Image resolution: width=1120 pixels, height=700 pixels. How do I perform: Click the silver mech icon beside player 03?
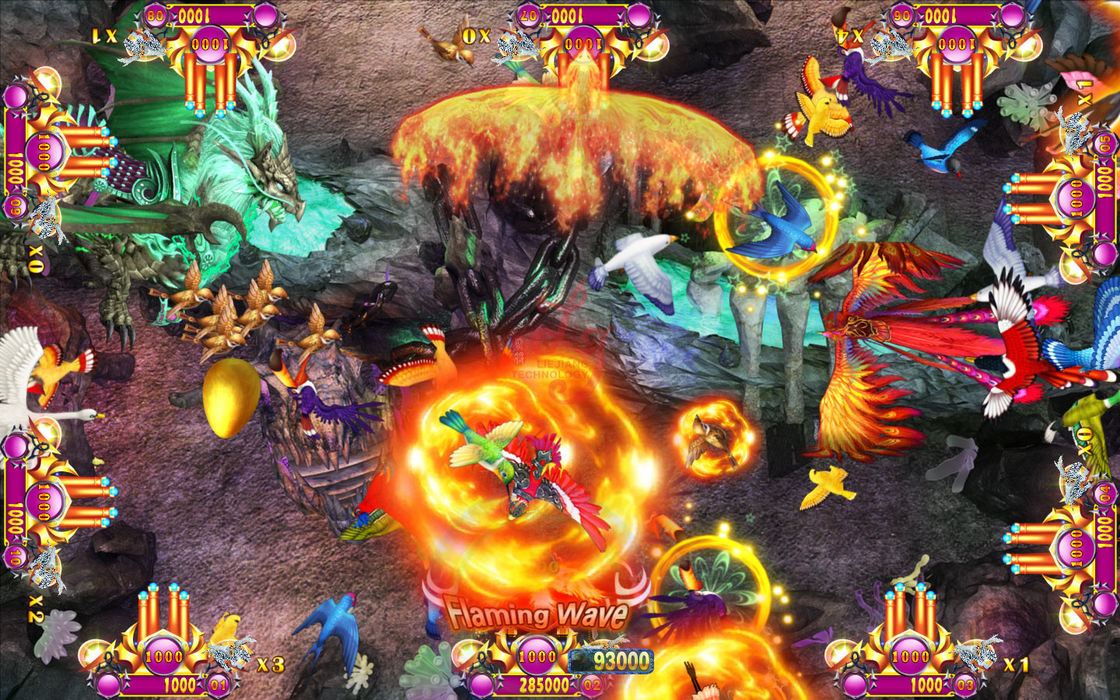pyautogui.click(x=975, y=655)
